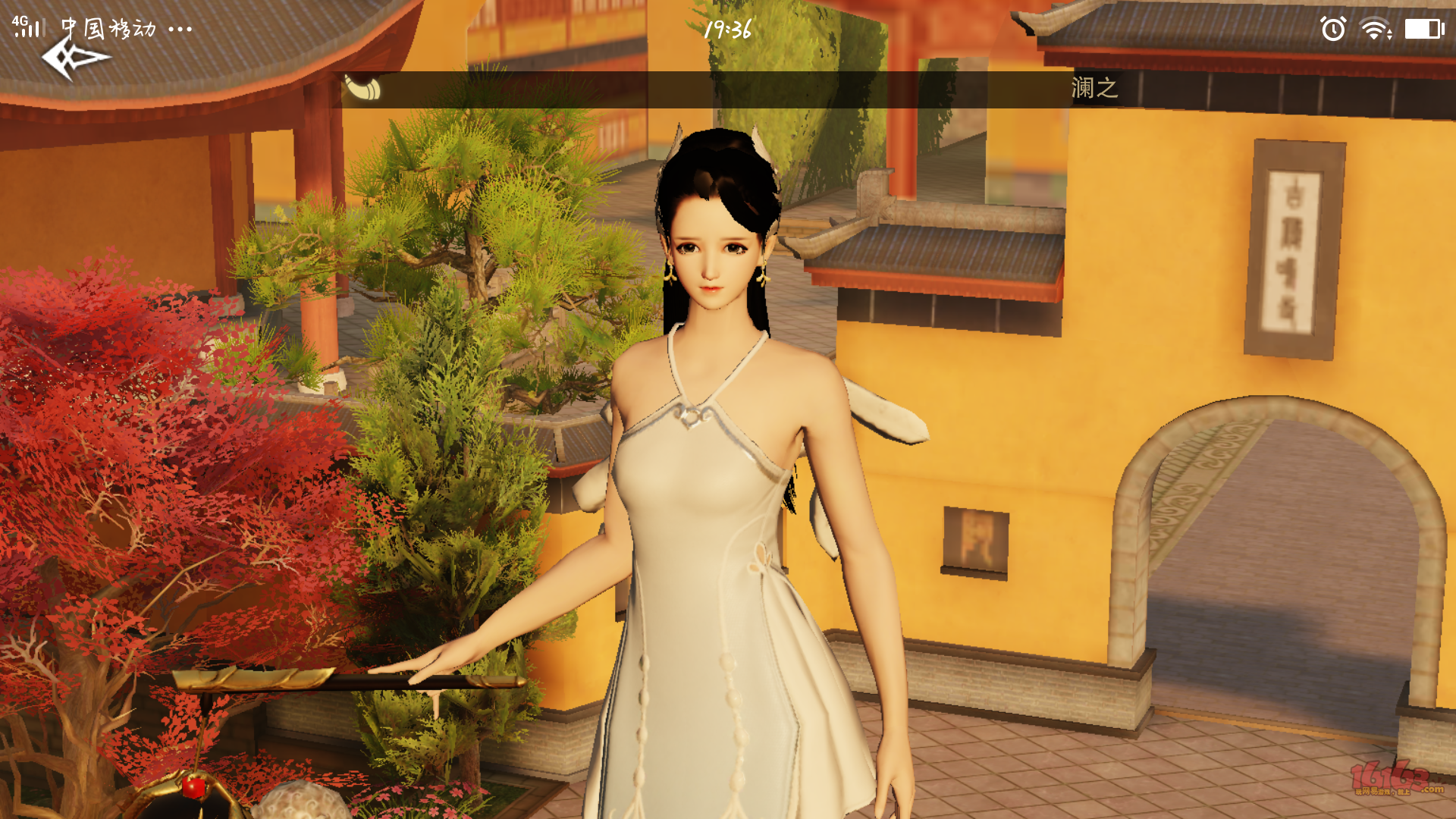The height and width of the screenshot is (819, 1456).
Task: Tap the white back arrow
Action: pos(74,59)
